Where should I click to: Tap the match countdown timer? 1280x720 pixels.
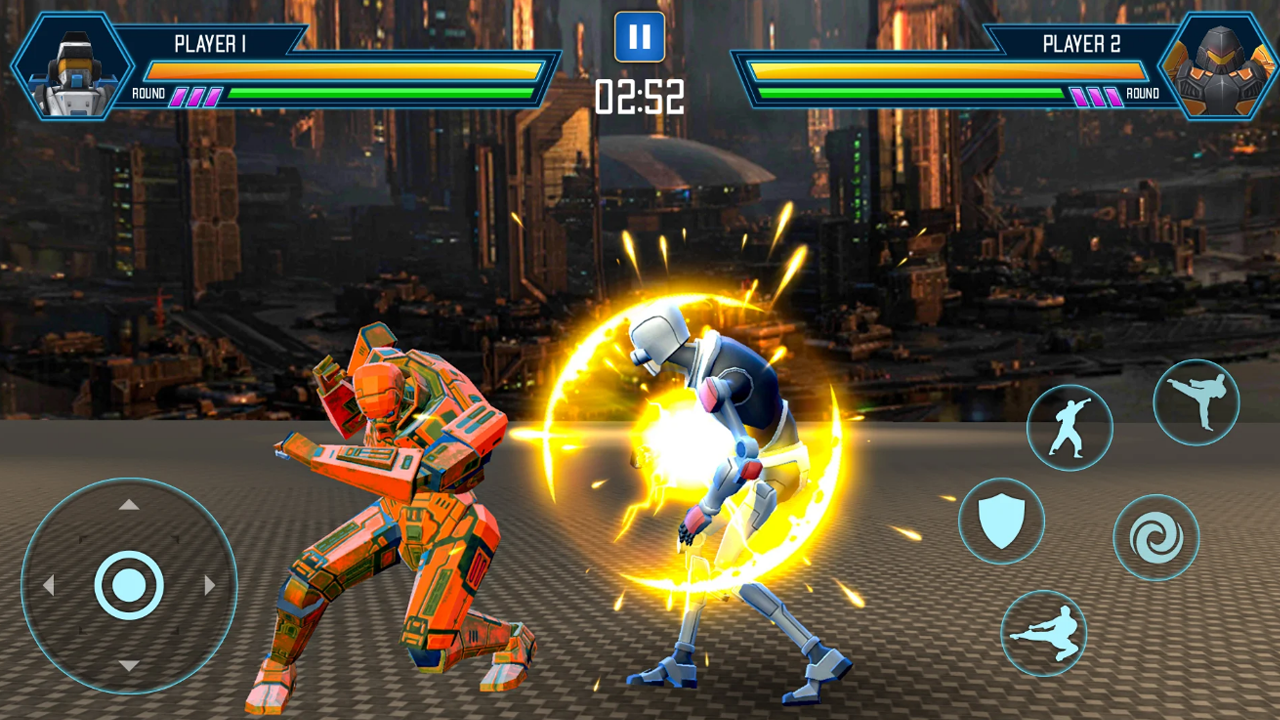pyautogui.click(x=640, y=97)
